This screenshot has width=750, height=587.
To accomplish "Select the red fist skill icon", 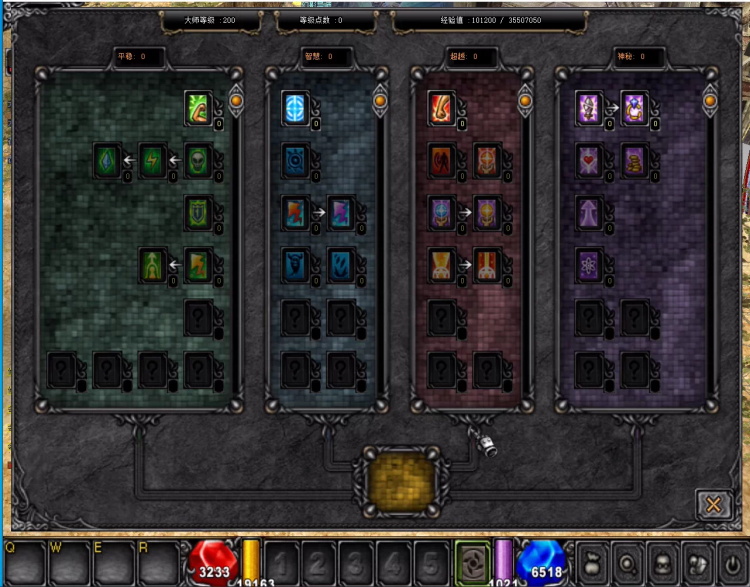I will 442,107.
